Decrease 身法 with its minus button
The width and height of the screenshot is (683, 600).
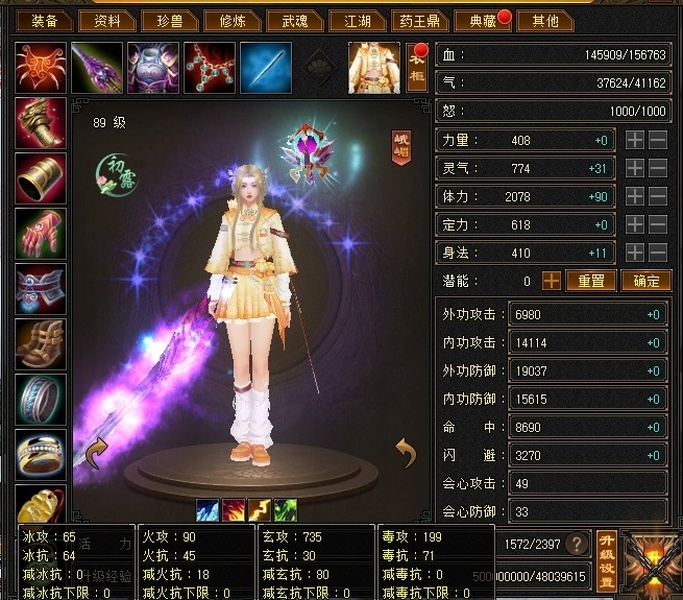click(x=658, y=253)
